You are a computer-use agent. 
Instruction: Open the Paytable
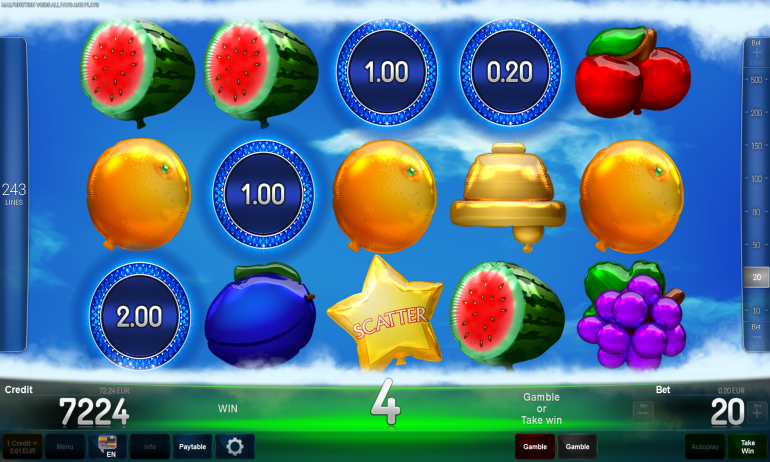tap(193, 447)
